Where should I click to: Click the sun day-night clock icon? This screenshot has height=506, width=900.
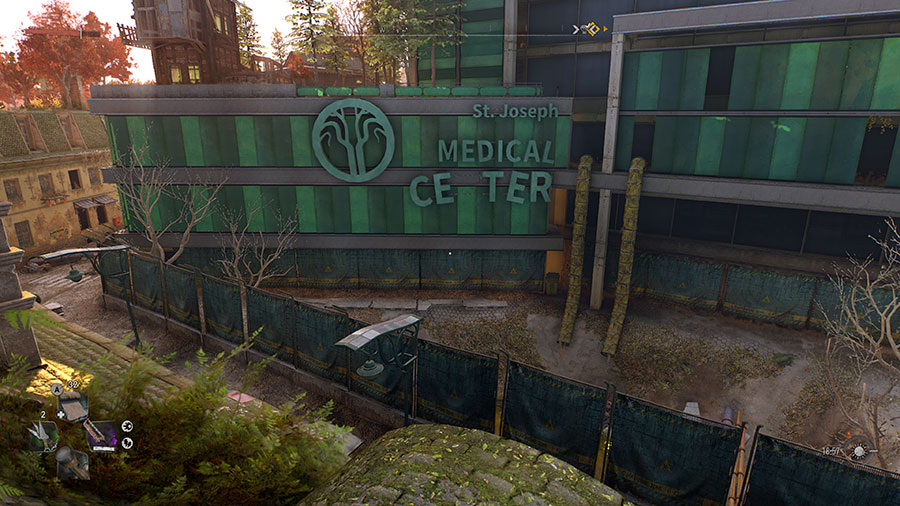click(x=858, y=452)
